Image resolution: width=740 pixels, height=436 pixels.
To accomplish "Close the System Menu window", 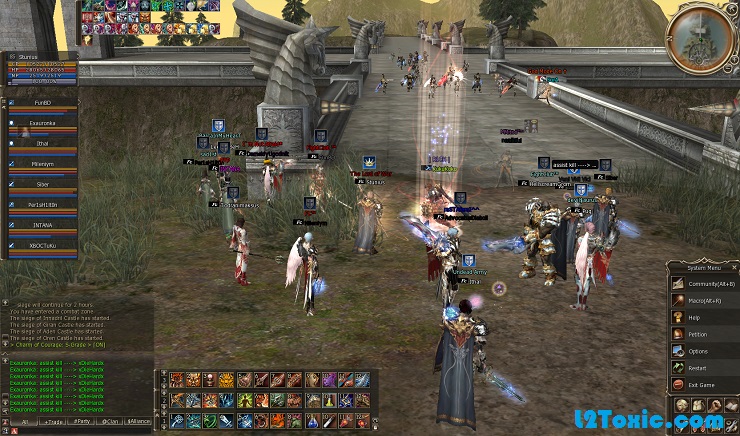I will pos(734,266).
